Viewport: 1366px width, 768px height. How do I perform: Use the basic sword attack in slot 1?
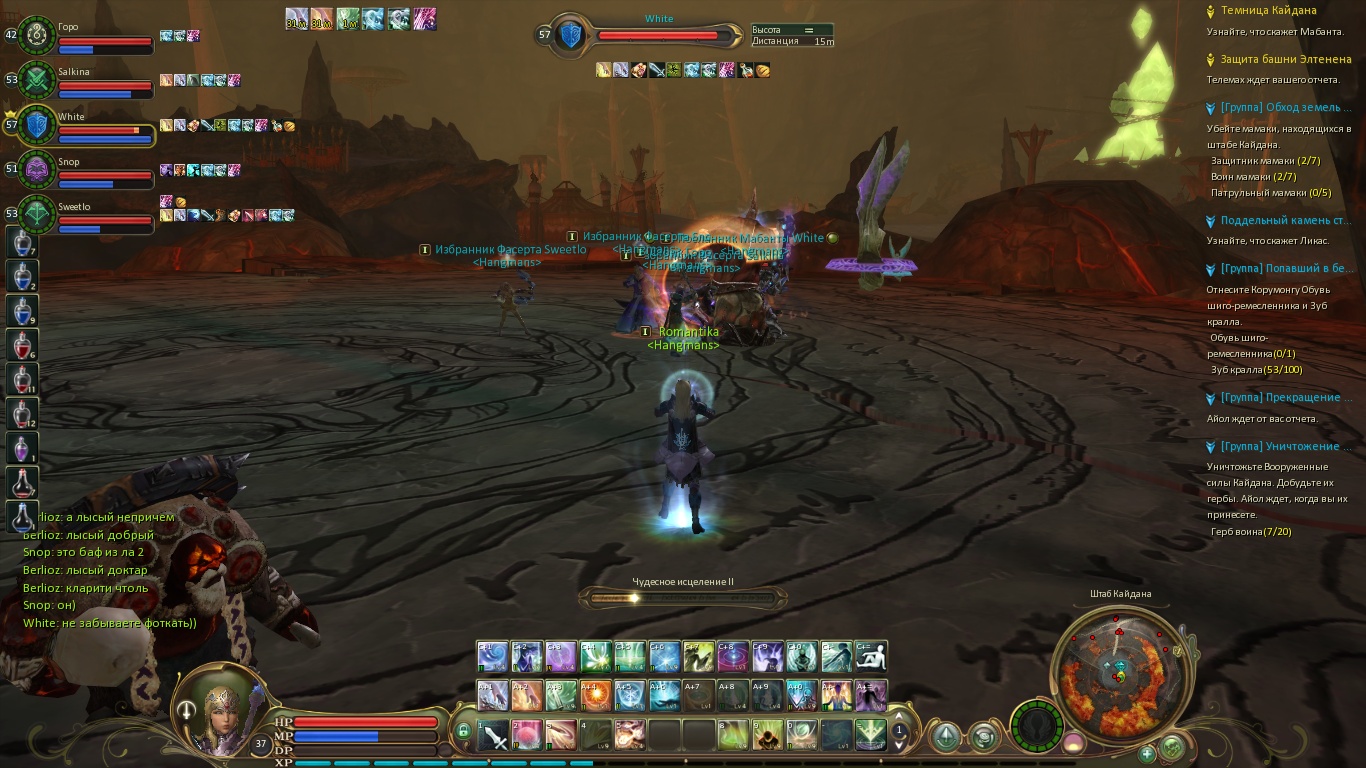493,735
